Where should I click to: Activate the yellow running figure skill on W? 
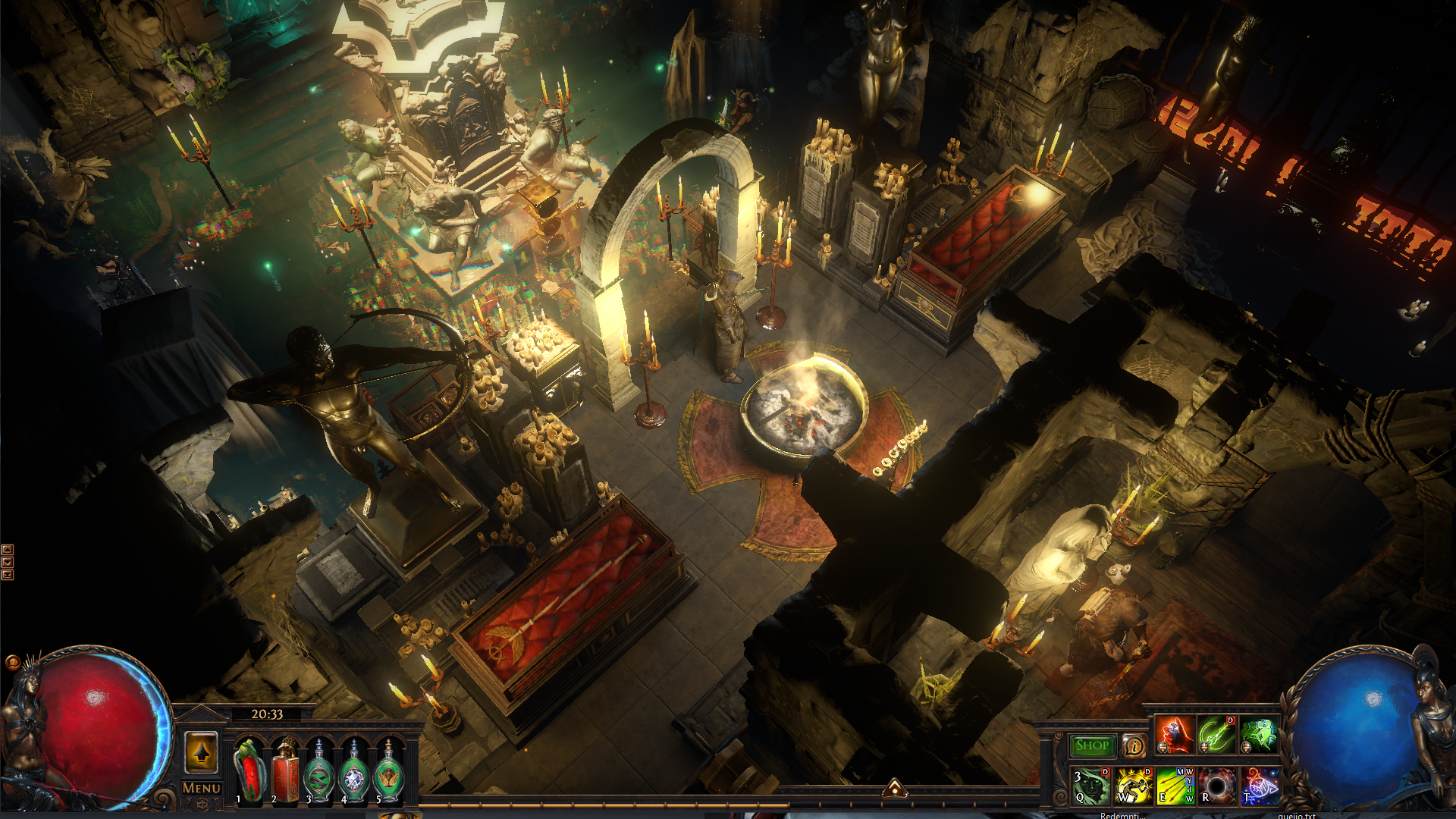tap(1133, 786)
